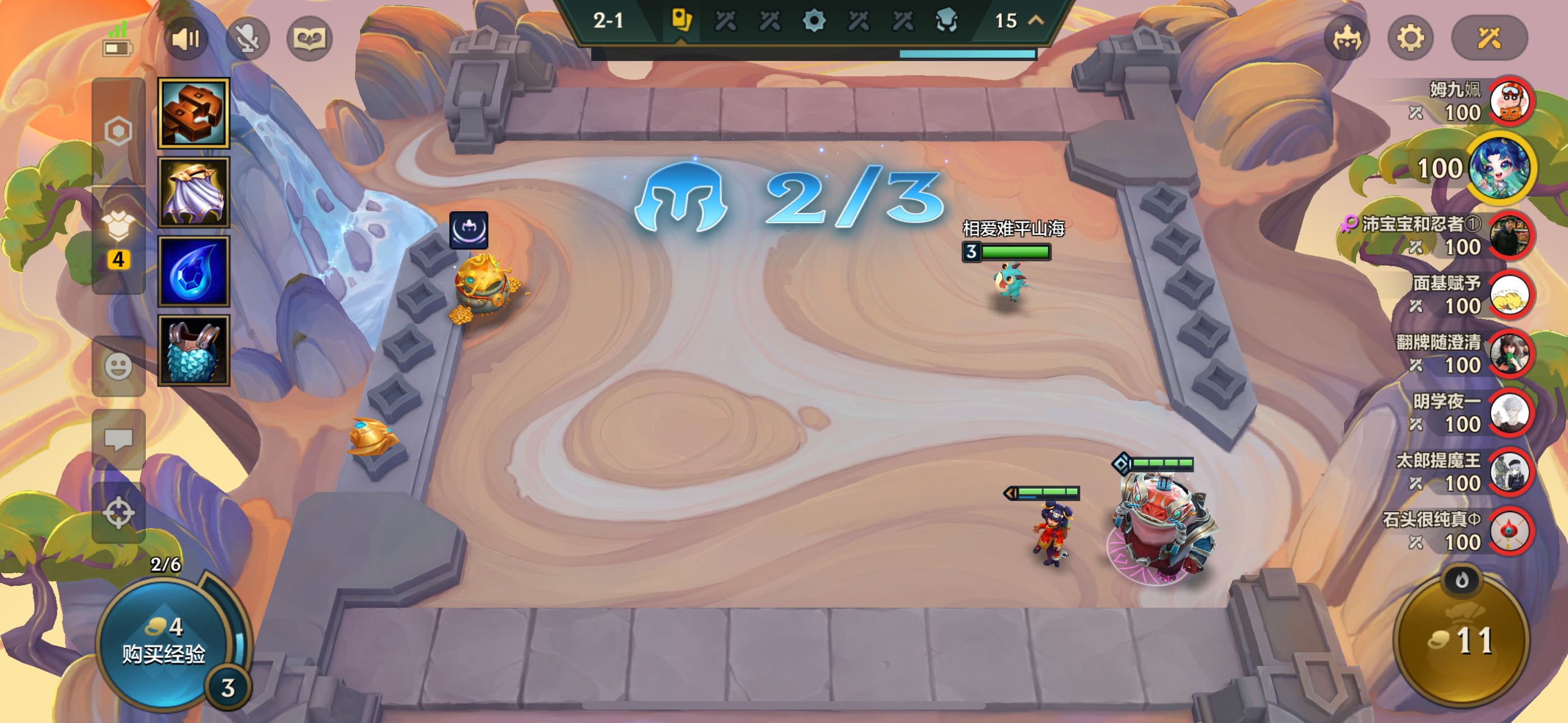
Task: Open the emote smiley face button
Action: coord(118,367)
